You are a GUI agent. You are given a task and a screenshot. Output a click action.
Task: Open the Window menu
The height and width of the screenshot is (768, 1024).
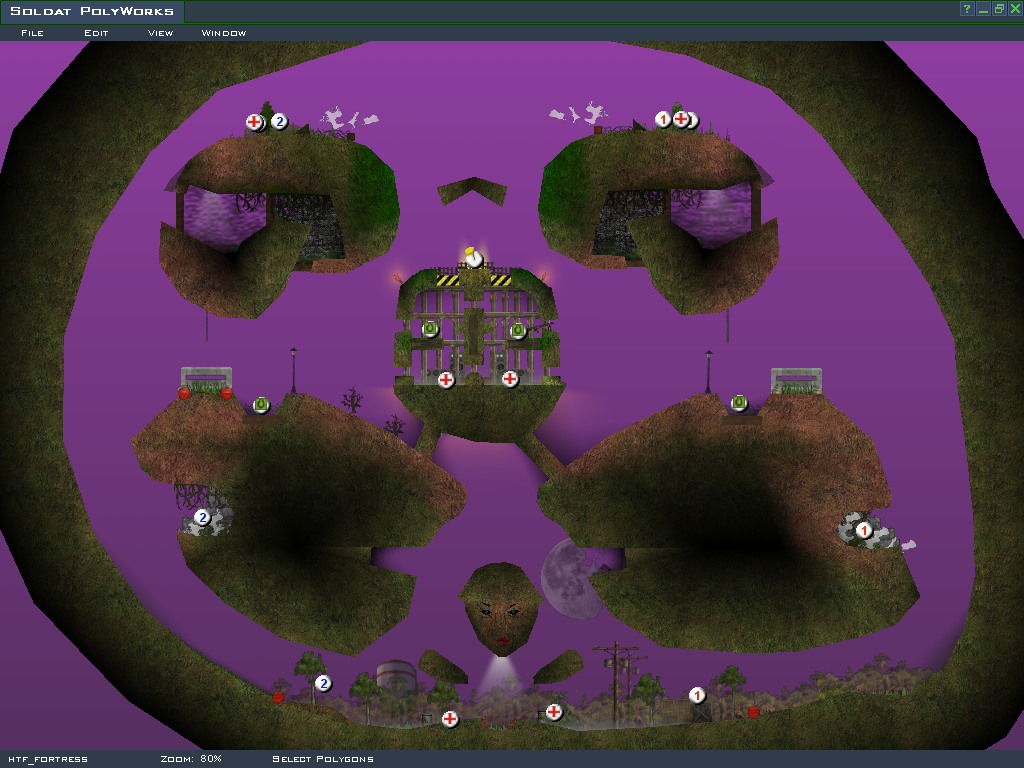(224, 33)
